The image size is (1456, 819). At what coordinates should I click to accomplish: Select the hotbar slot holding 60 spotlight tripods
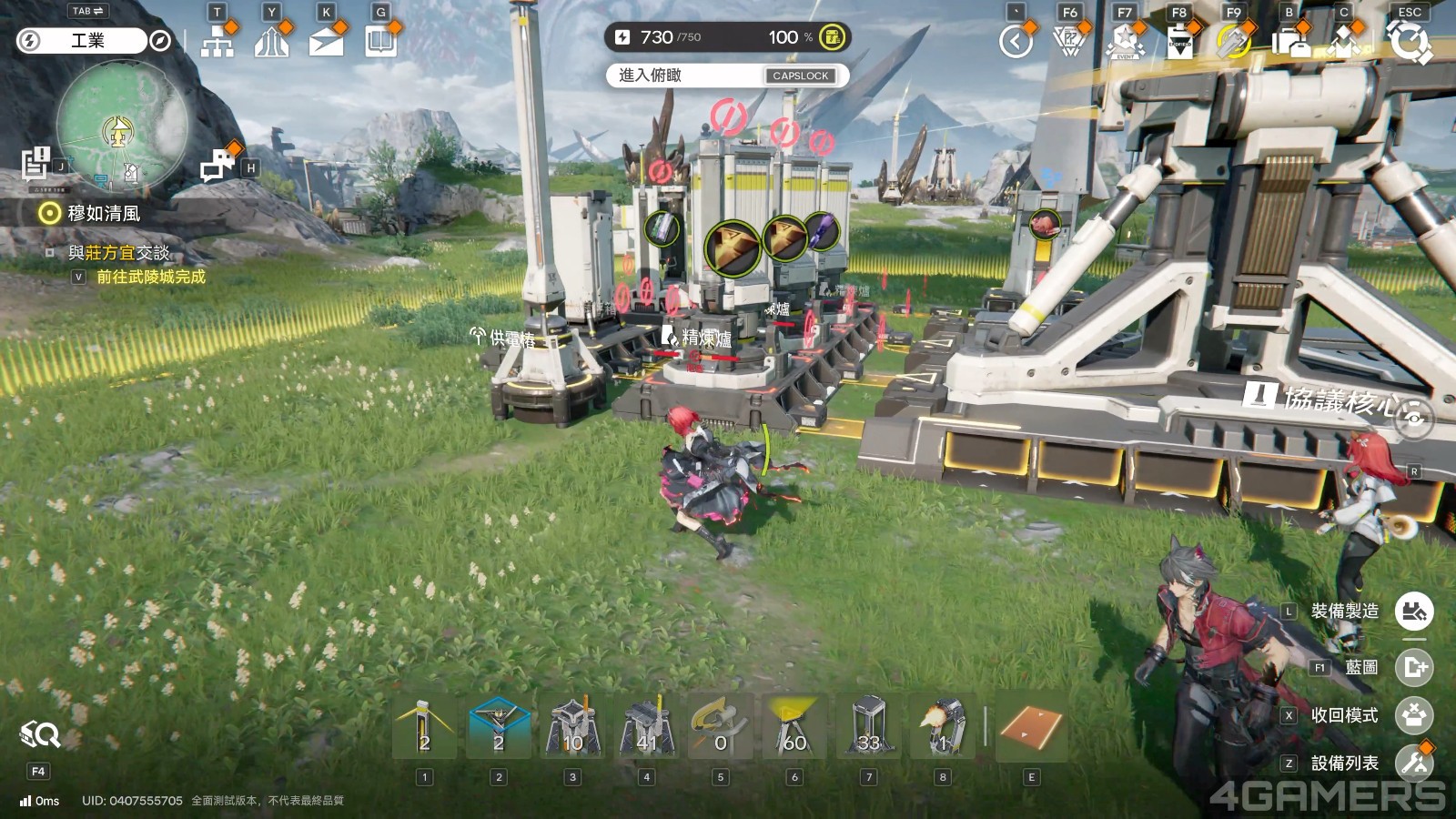794,728
